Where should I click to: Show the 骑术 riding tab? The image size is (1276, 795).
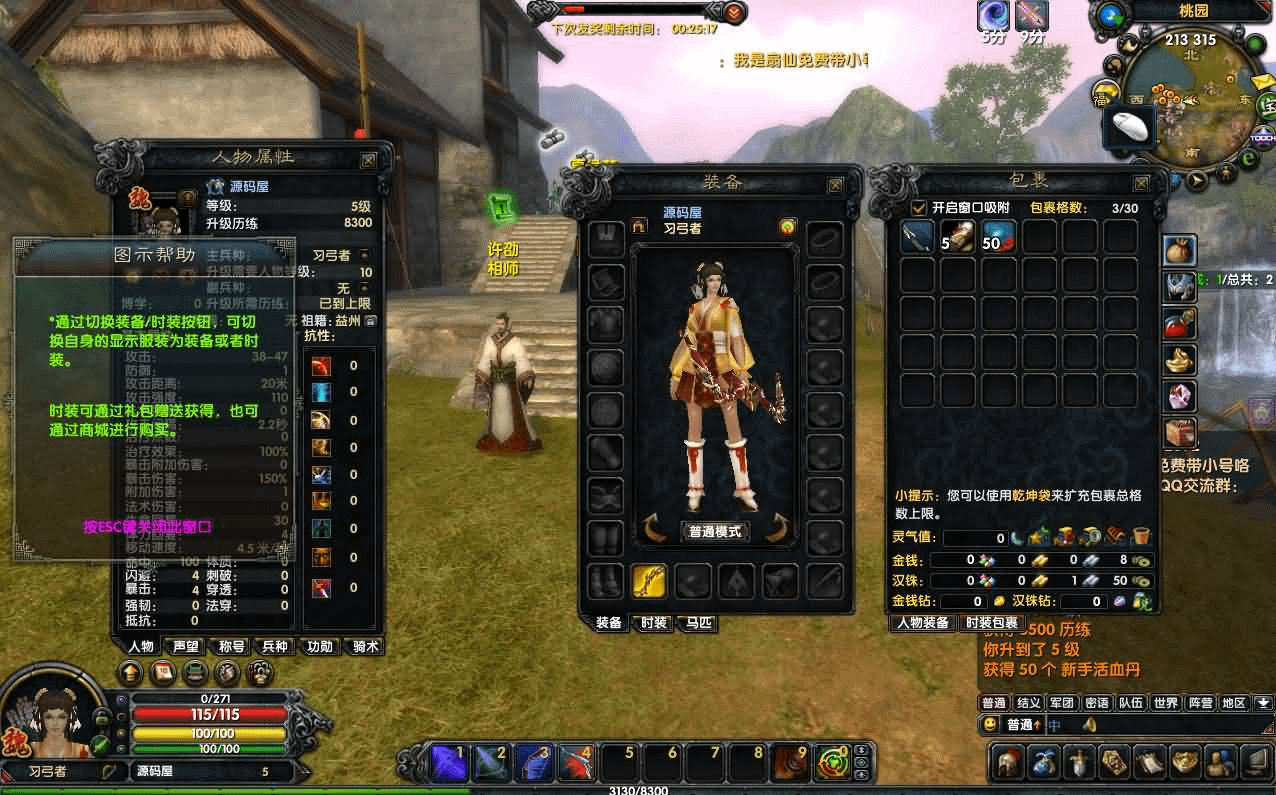tap(367, 646)
